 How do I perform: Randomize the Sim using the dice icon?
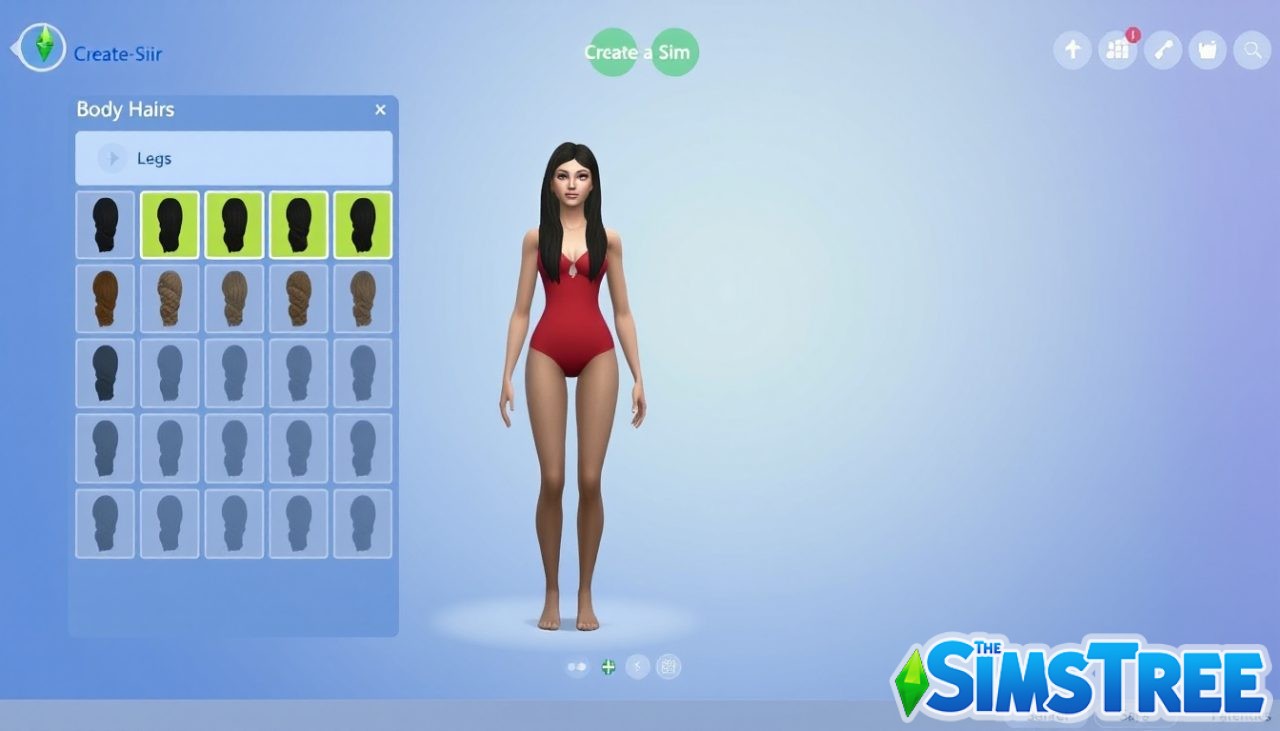637,665
